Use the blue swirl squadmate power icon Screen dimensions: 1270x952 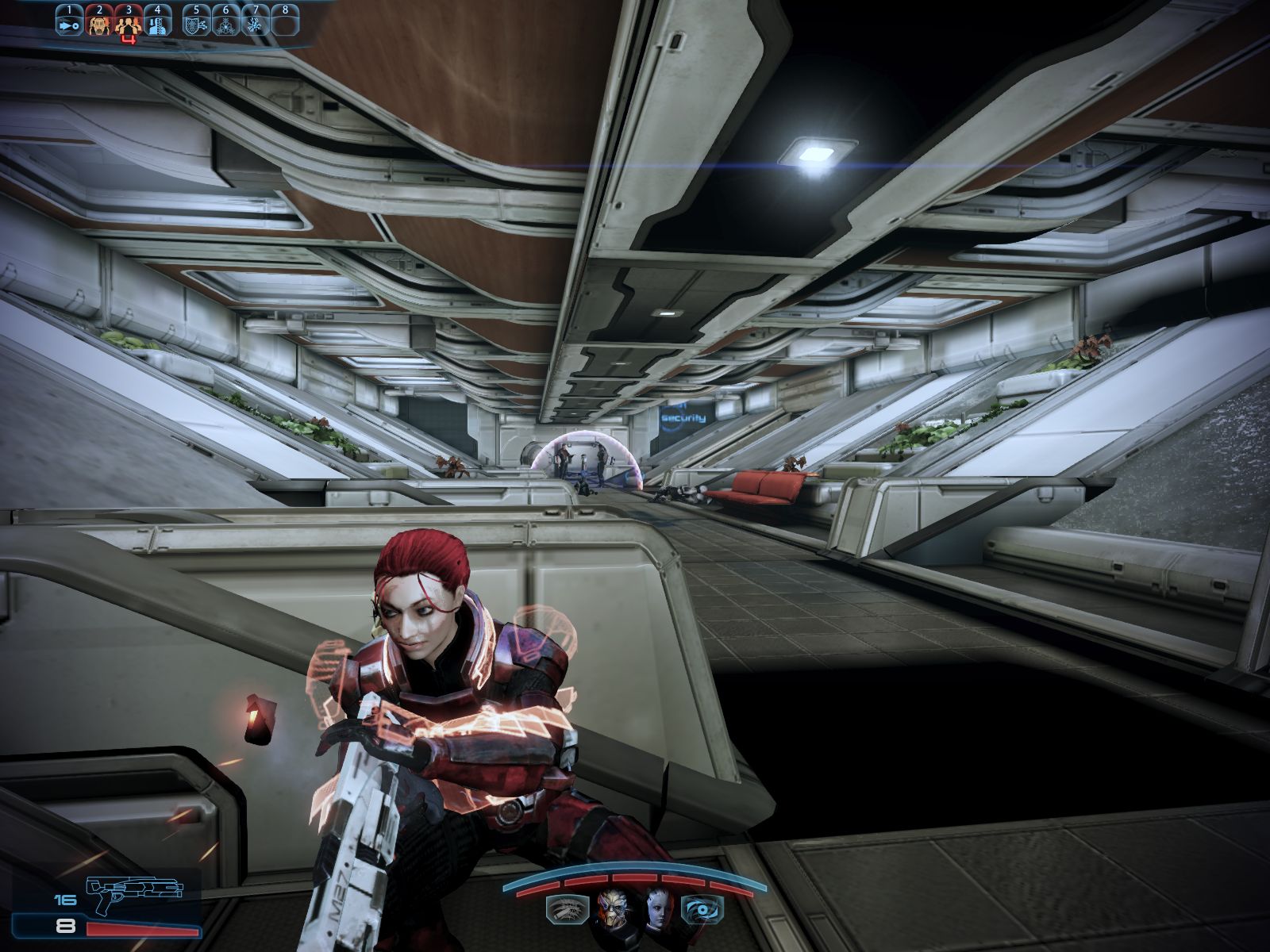coord(702,908)
